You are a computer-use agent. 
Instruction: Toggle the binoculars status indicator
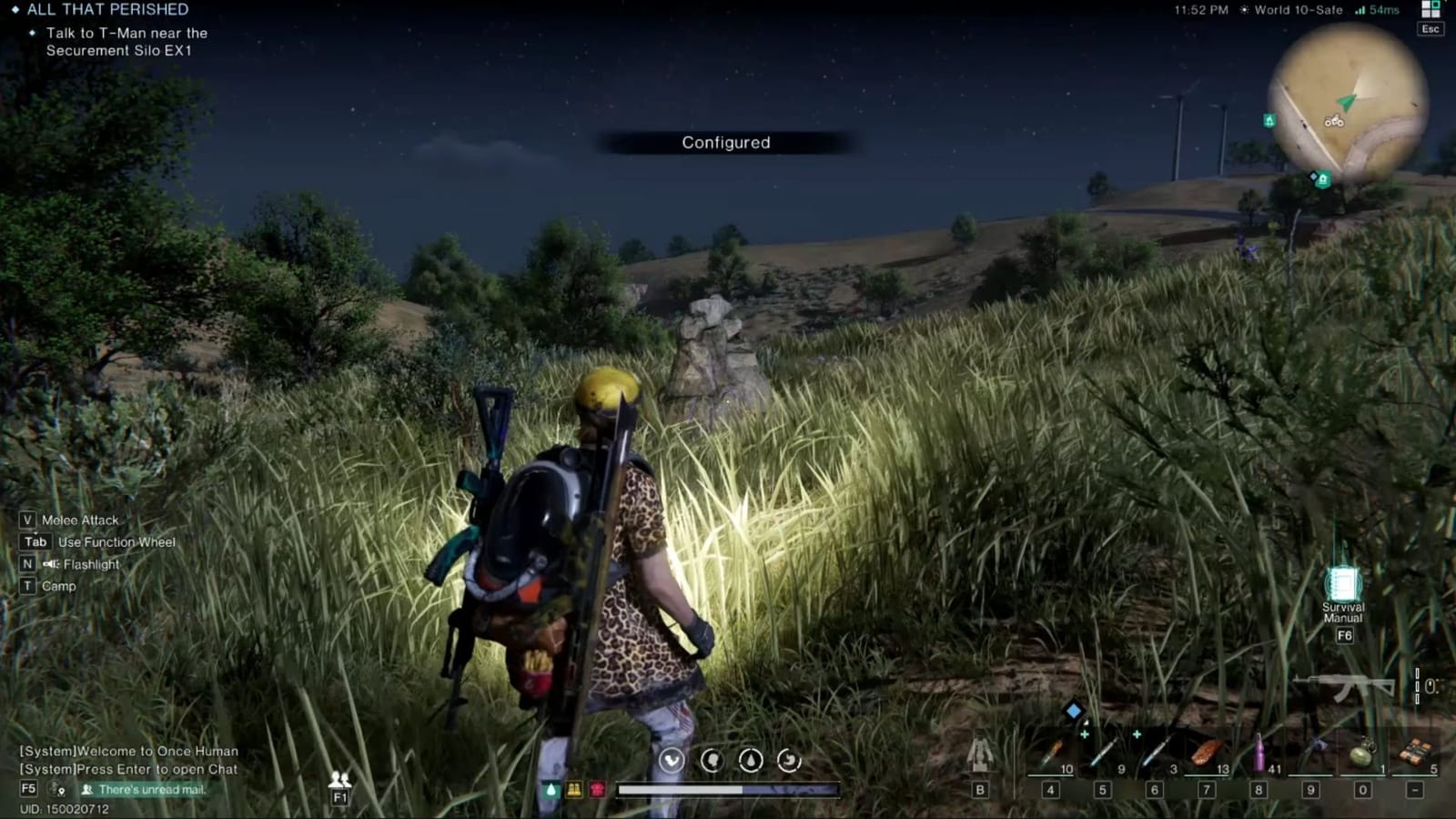pos(574,790)
